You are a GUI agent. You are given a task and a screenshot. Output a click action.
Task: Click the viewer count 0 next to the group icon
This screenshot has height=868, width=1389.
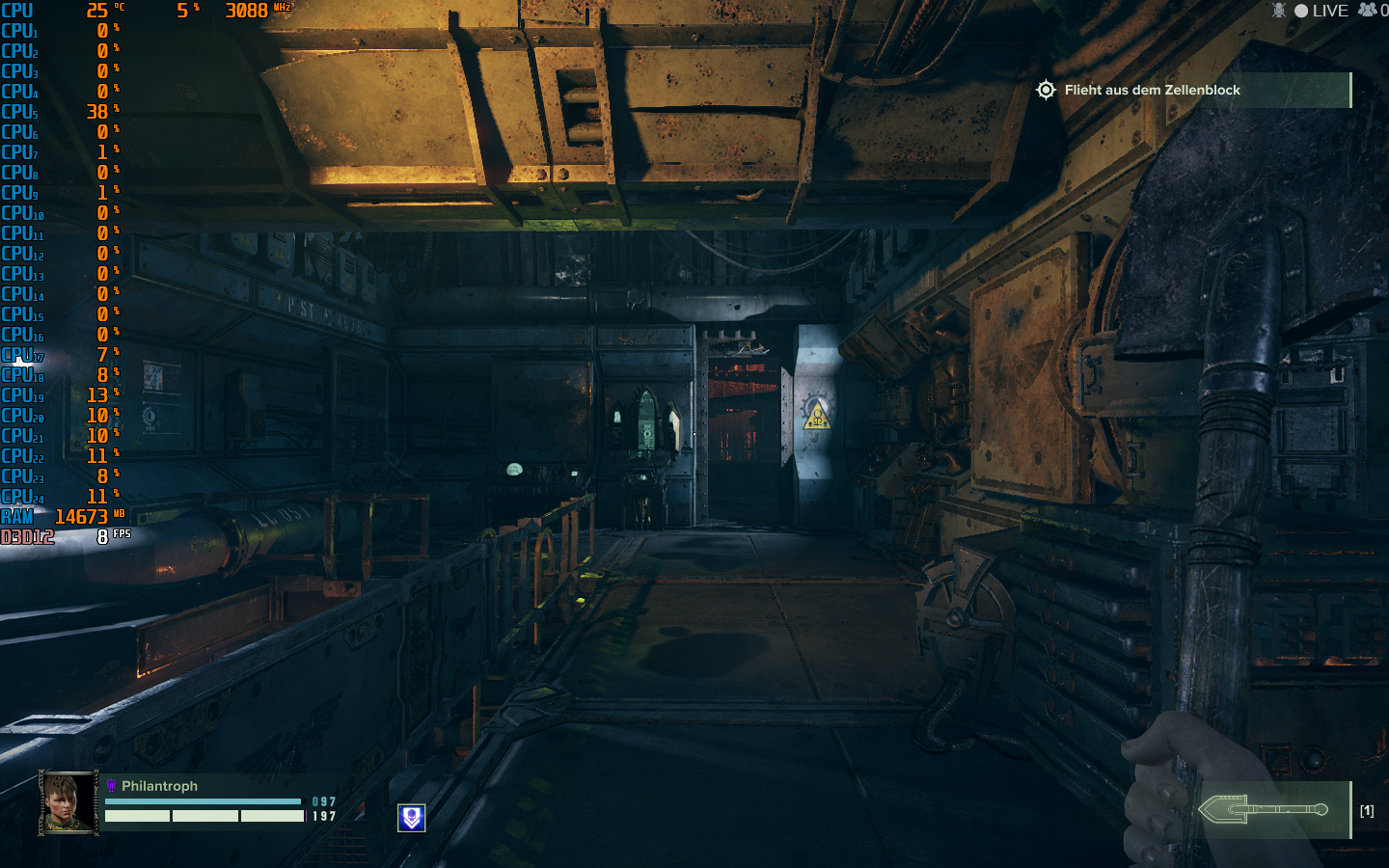point(1383,11)
